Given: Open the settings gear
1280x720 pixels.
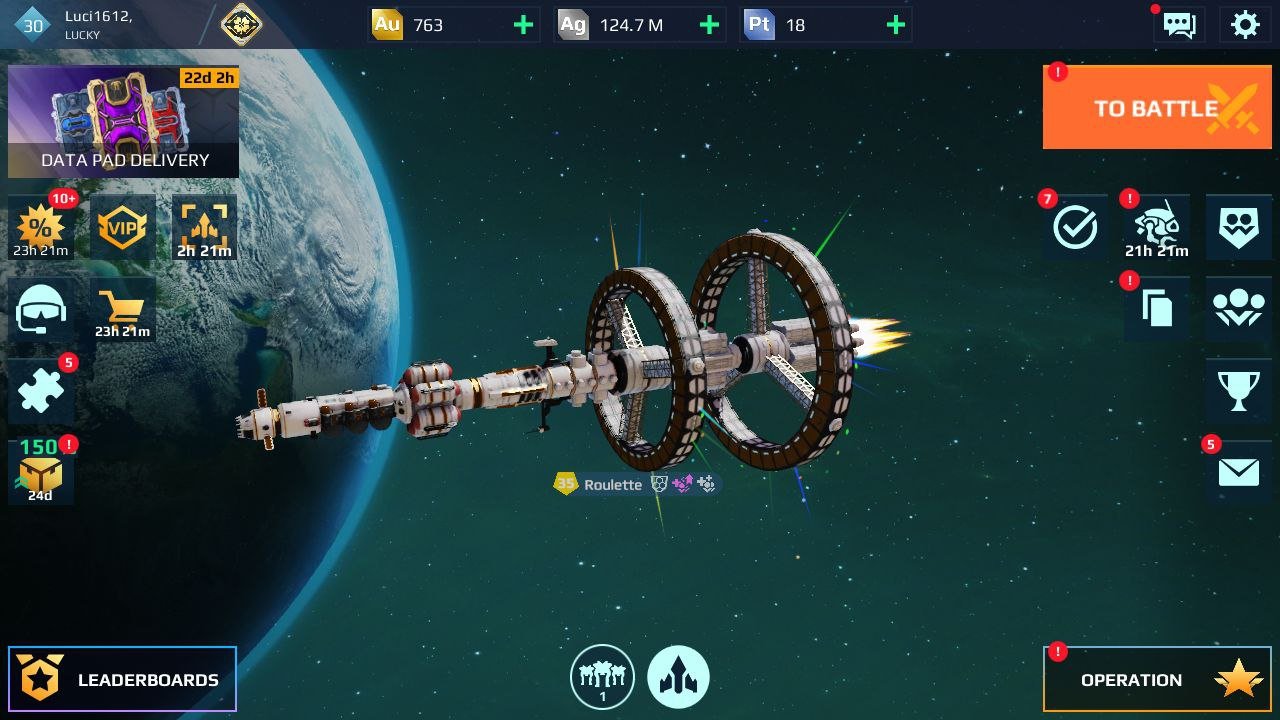Looking at the screenshot, I should pos(1245,25).
